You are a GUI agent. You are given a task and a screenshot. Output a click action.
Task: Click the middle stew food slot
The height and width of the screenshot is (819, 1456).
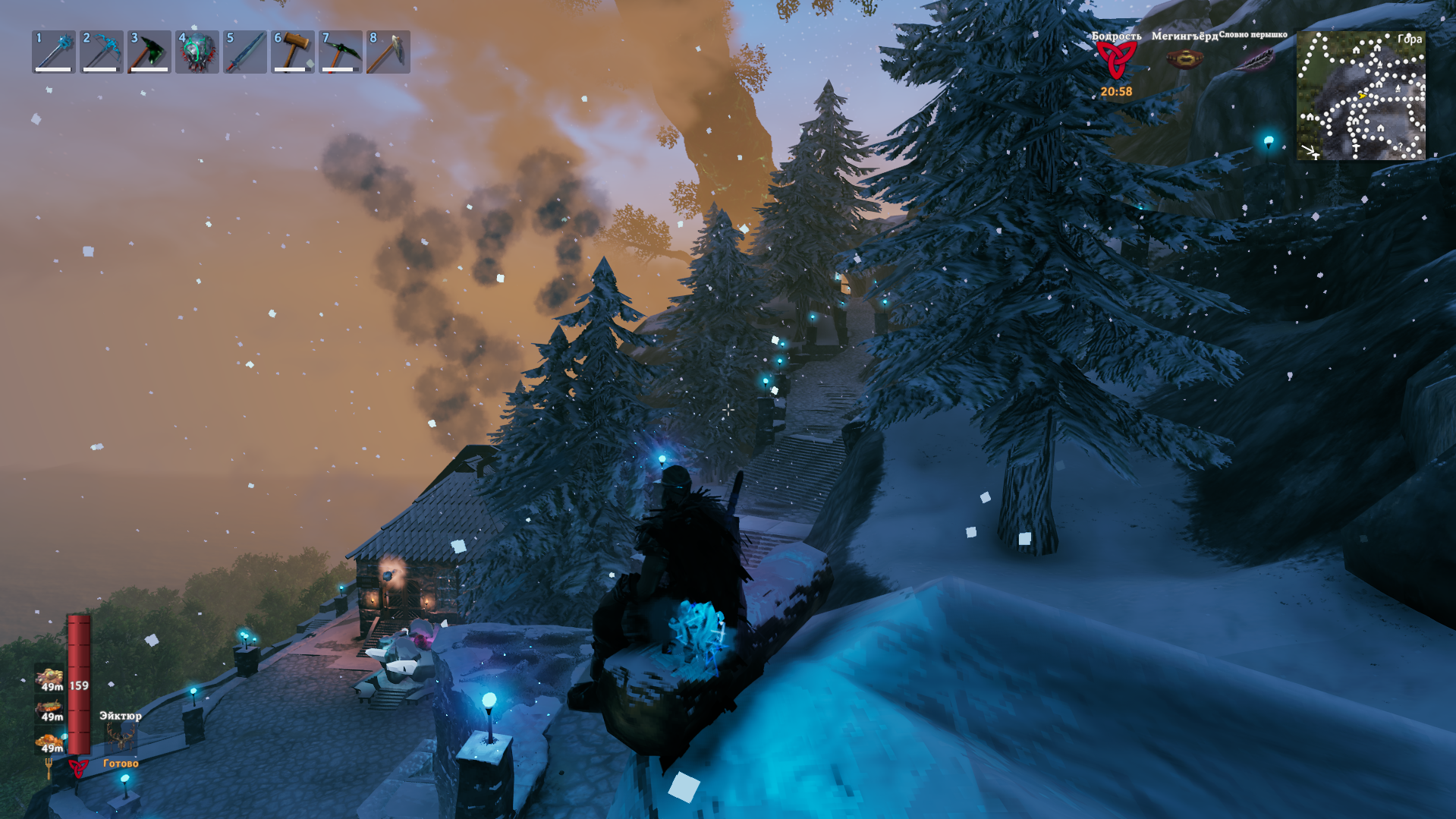click(50, 709)
